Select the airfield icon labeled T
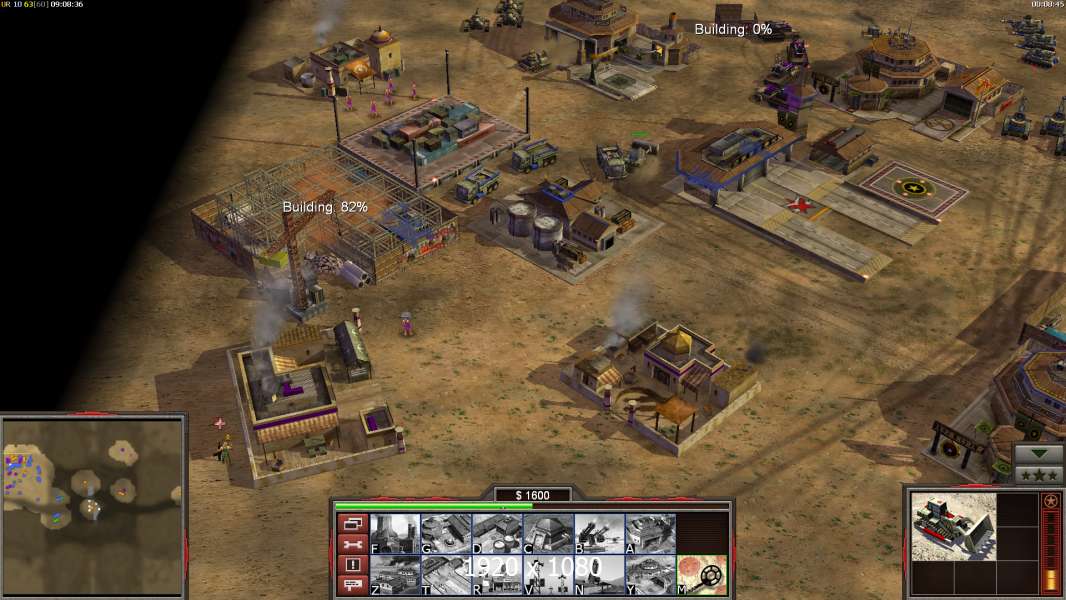This screenshot has width=1066, height=600. tap(445, 575)
